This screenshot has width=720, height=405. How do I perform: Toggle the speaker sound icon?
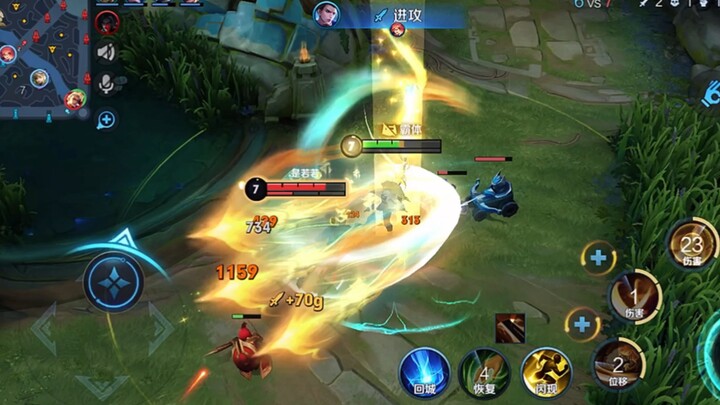coord(106,52)
